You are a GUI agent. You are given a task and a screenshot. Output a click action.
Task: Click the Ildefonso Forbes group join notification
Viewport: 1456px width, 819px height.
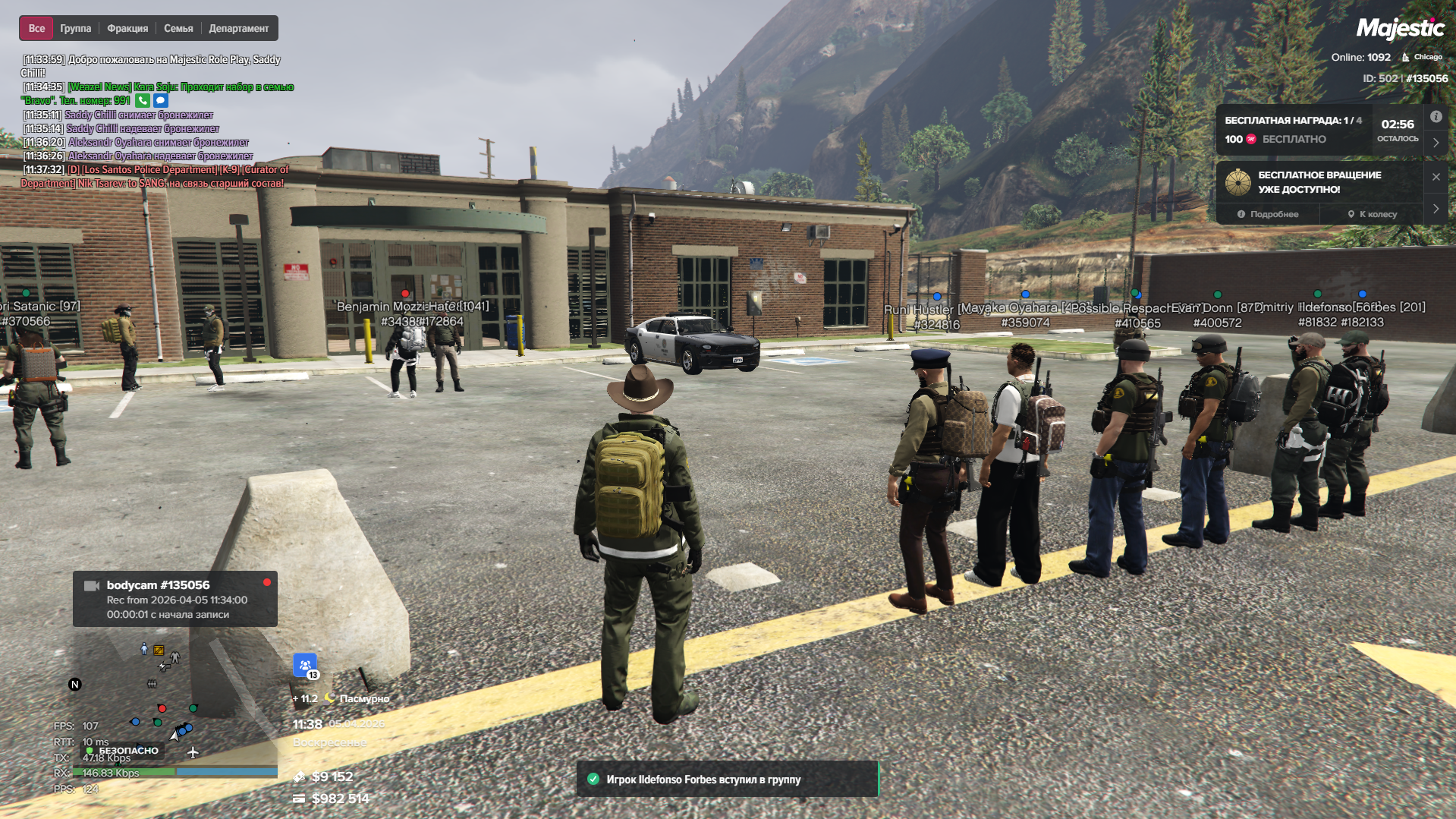click(x=727, y=780)
